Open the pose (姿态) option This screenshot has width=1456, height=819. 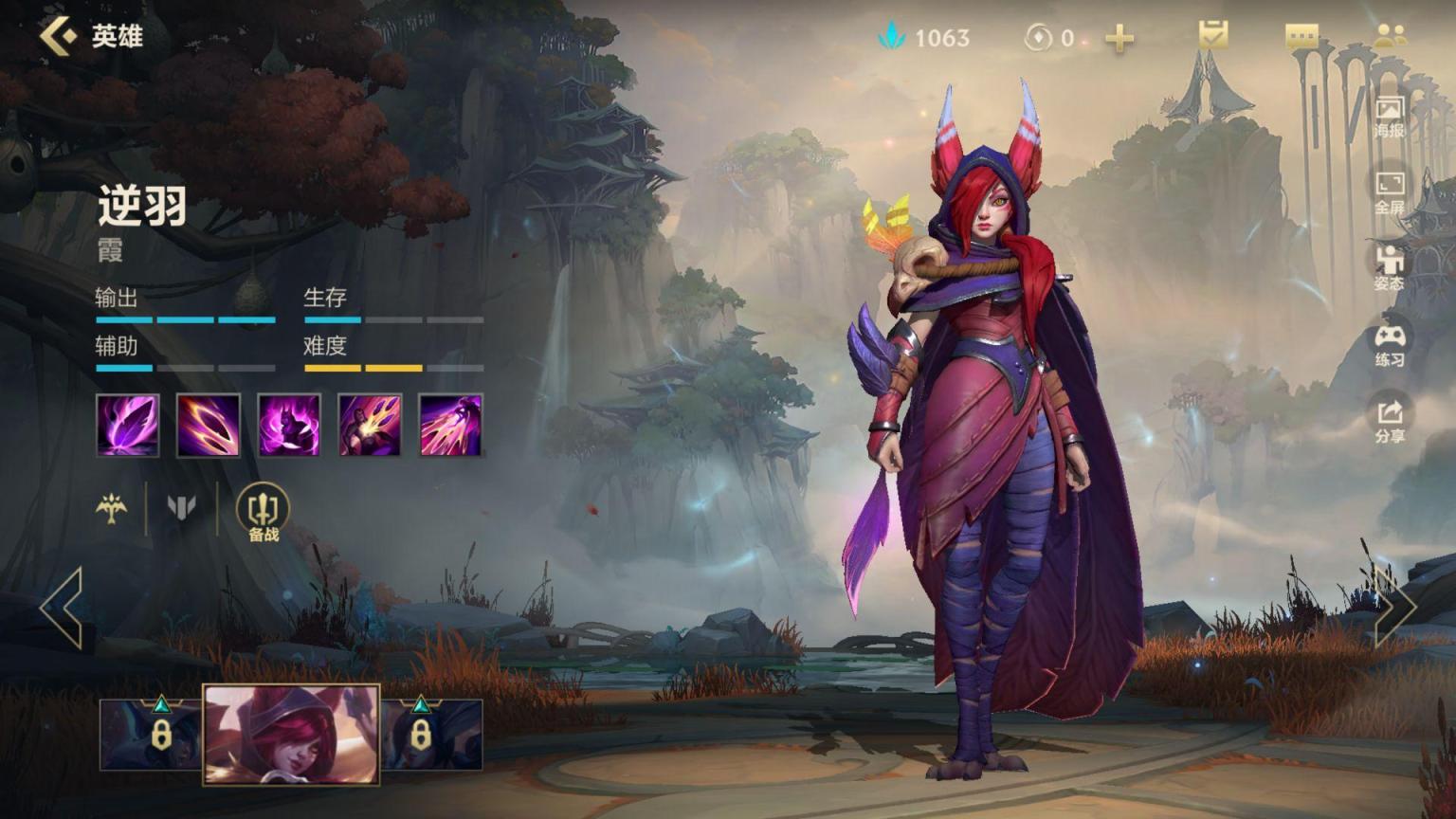click(x=1390, y=267)
